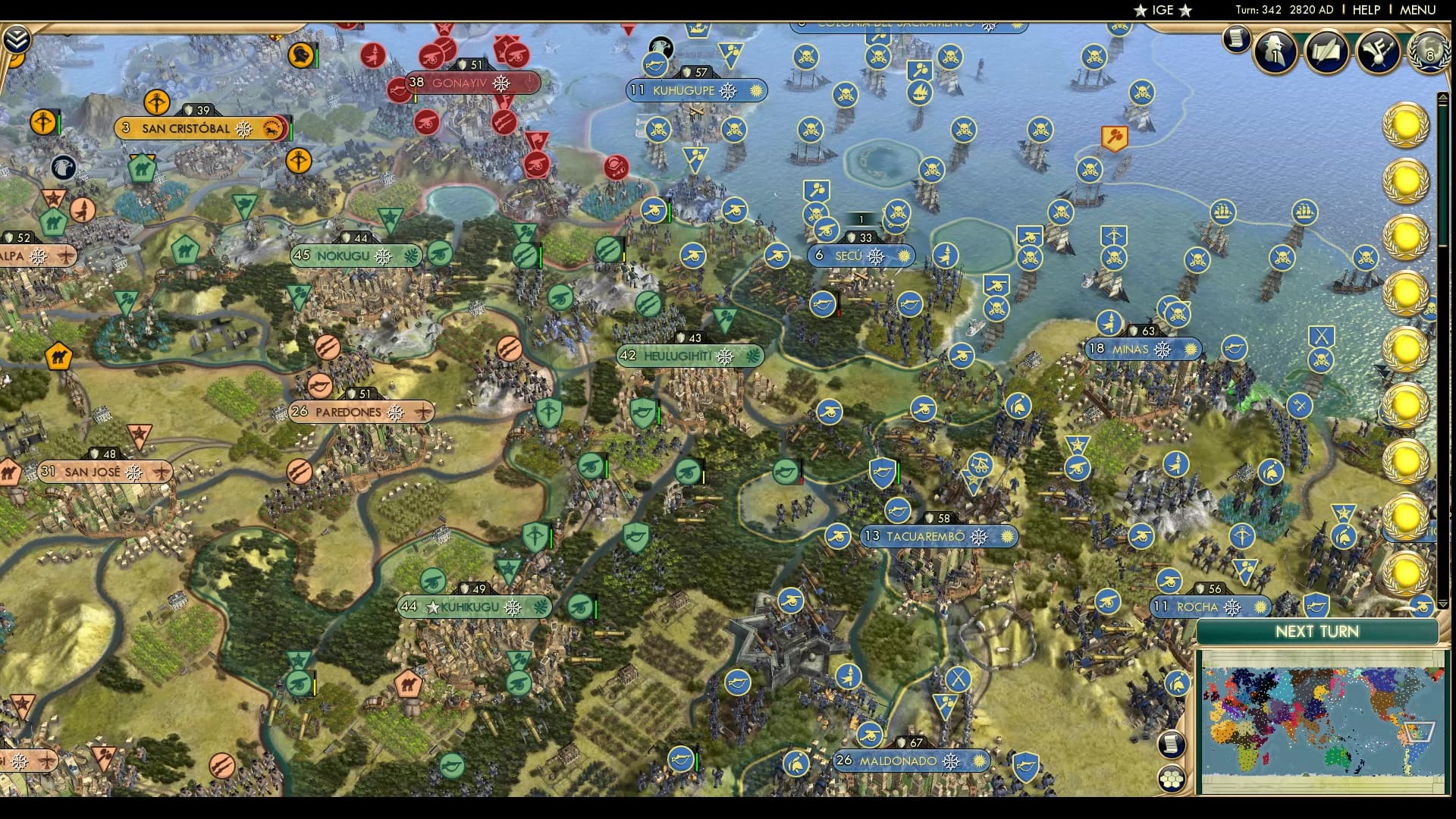
Task: Select the Tacuarembó city banner
Action: [940, 536]
